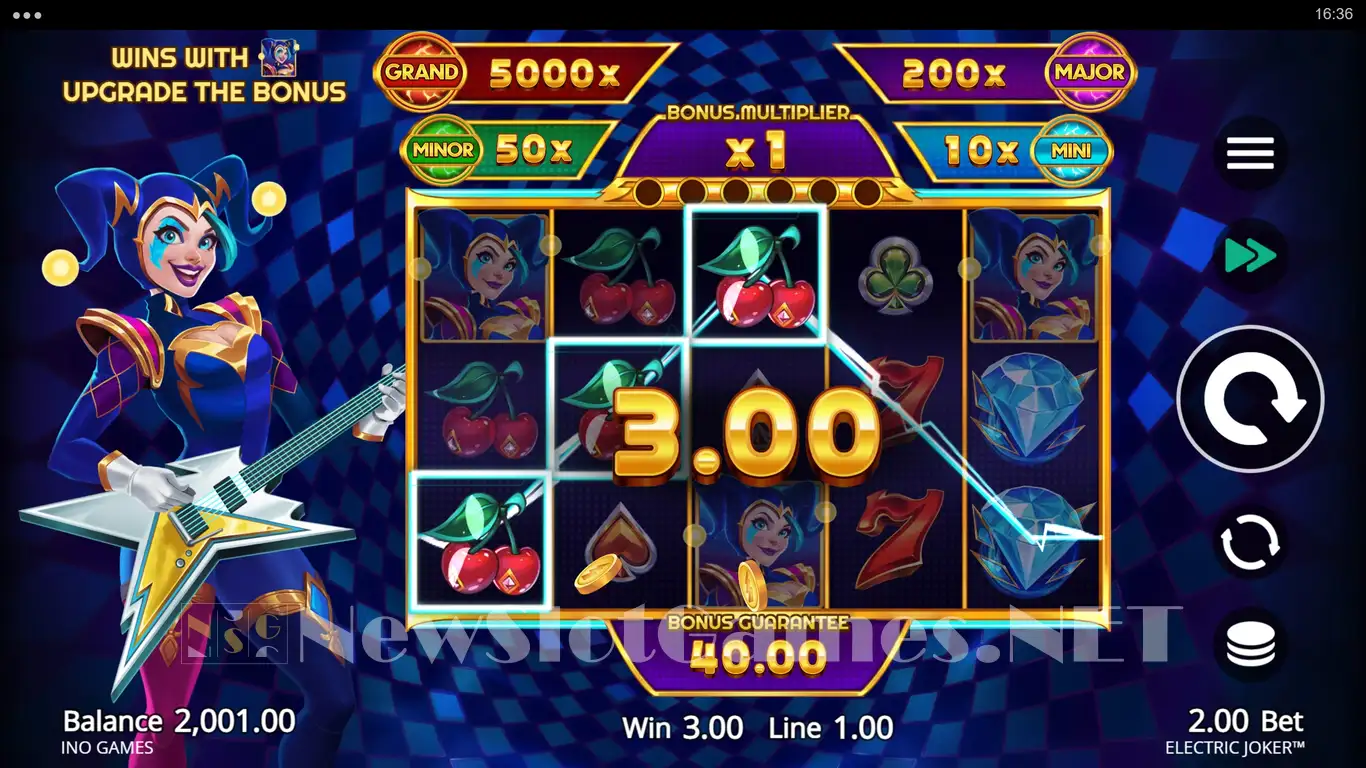
Task: Toggle the green fast-forward turbo button
Action: [x=1250, y=256]
